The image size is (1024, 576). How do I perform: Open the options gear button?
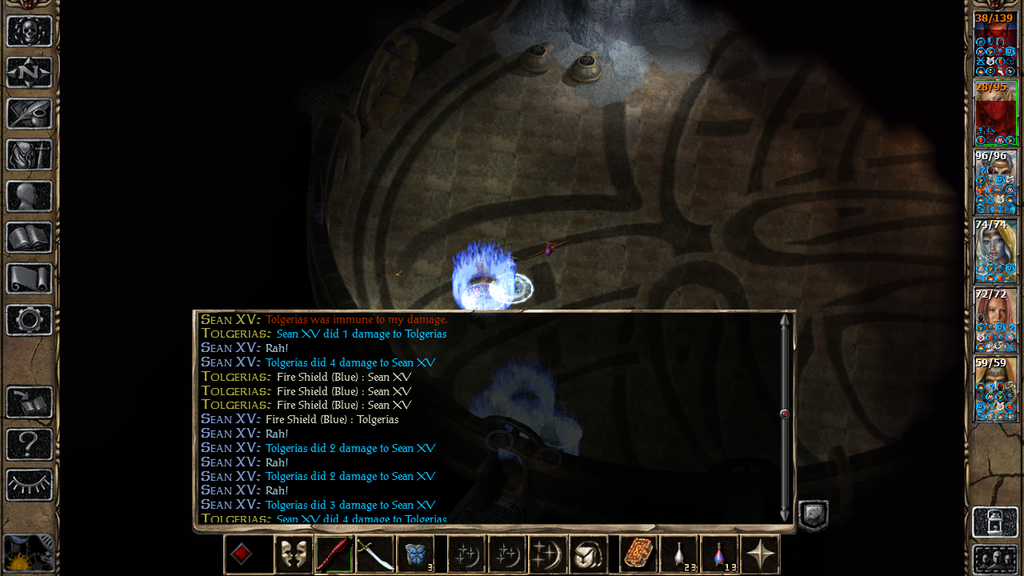29,320
